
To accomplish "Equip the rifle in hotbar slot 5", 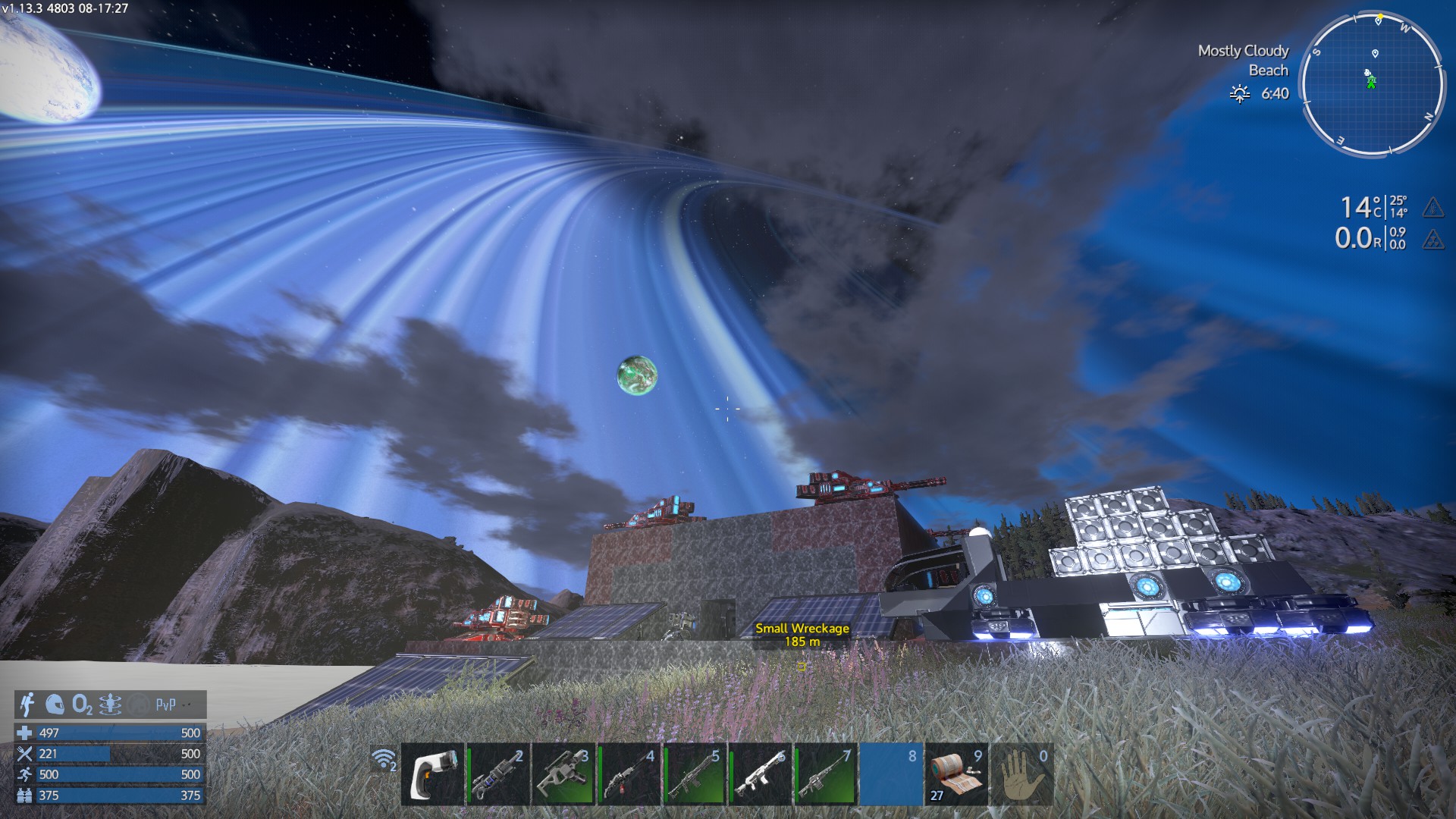I will (x=694, y=774).
